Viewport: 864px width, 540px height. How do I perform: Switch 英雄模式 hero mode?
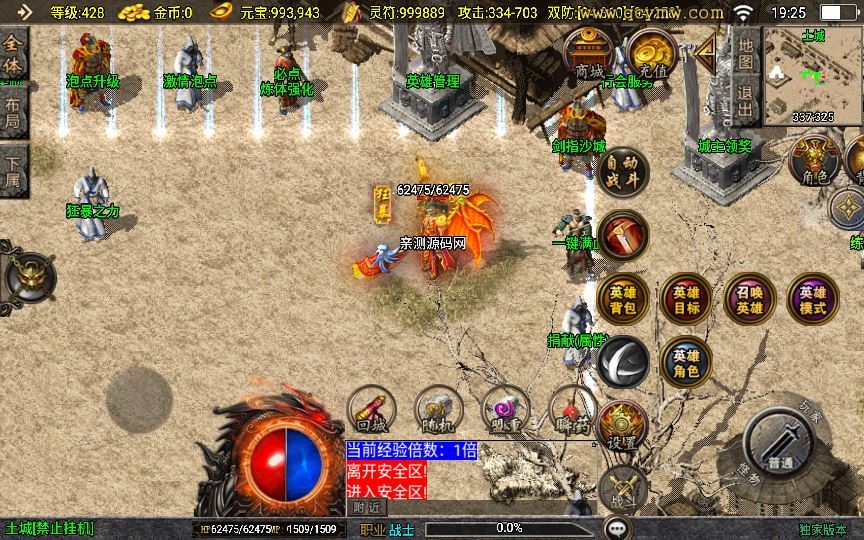point(813,298)
